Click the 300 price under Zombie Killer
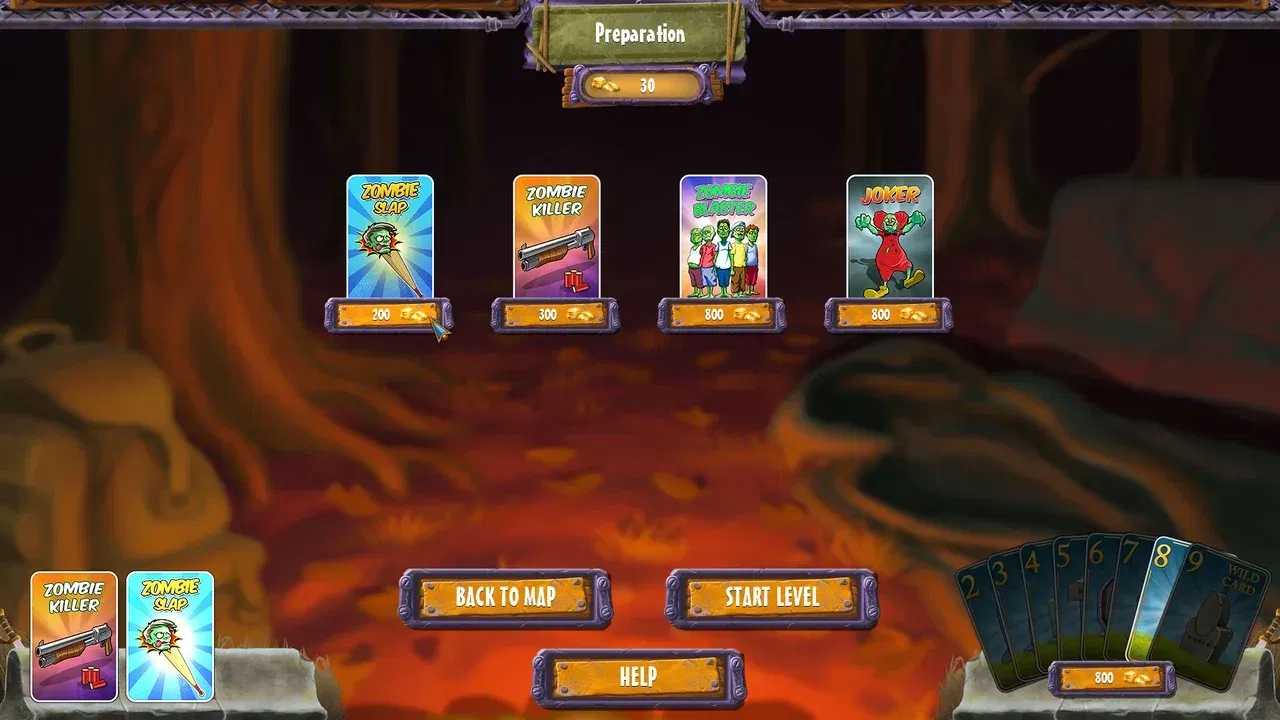The height and width of the screenshot is (720, 1280). pyautogui.click(x=554, y=315)
